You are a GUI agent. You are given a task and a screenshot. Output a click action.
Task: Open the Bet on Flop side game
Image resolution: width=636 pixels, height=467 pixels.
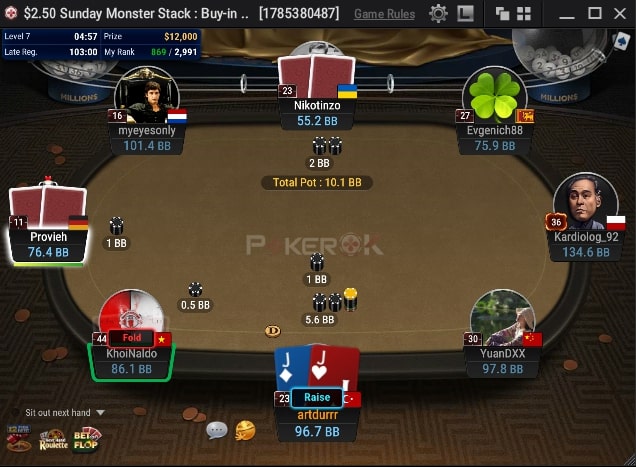(x=87, y=438)
